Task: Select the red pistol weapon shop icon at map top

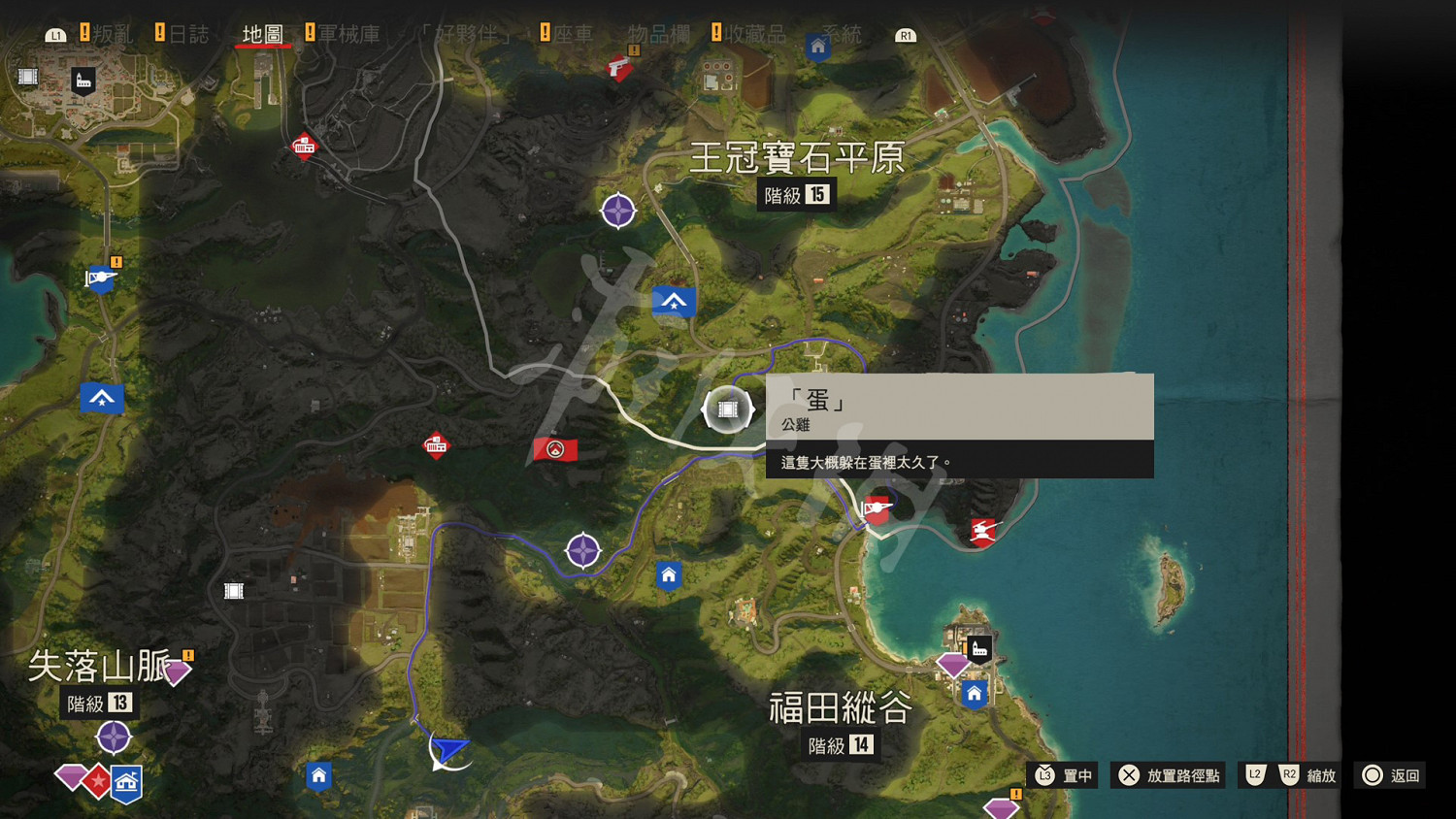Action: pyautogui.click(x=619, y=68)
